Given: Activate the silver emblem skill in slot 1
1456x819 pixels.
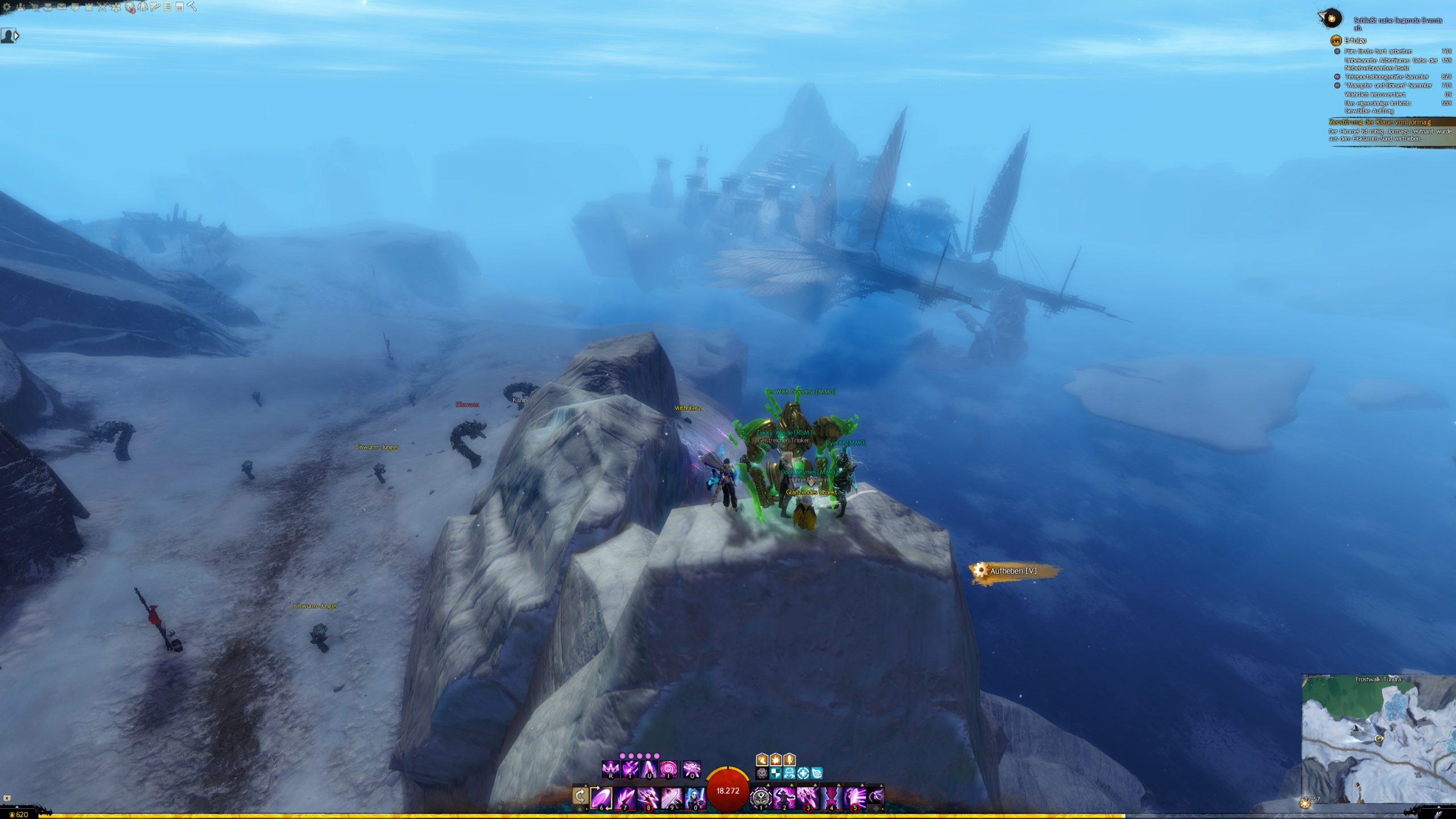Looking at the screenshot, I should (760, 797).
